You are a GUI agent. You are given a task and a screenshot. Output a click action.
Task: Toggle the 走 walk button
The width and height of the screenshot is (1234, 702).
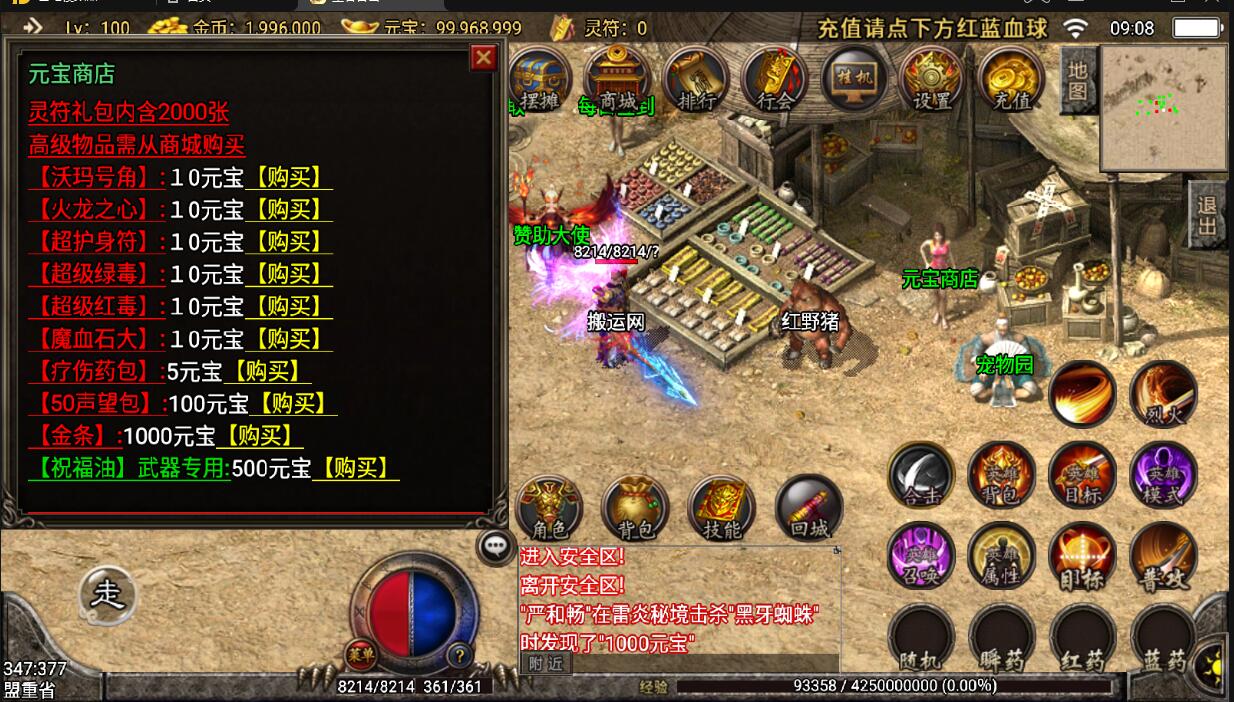tap(107, 594)
